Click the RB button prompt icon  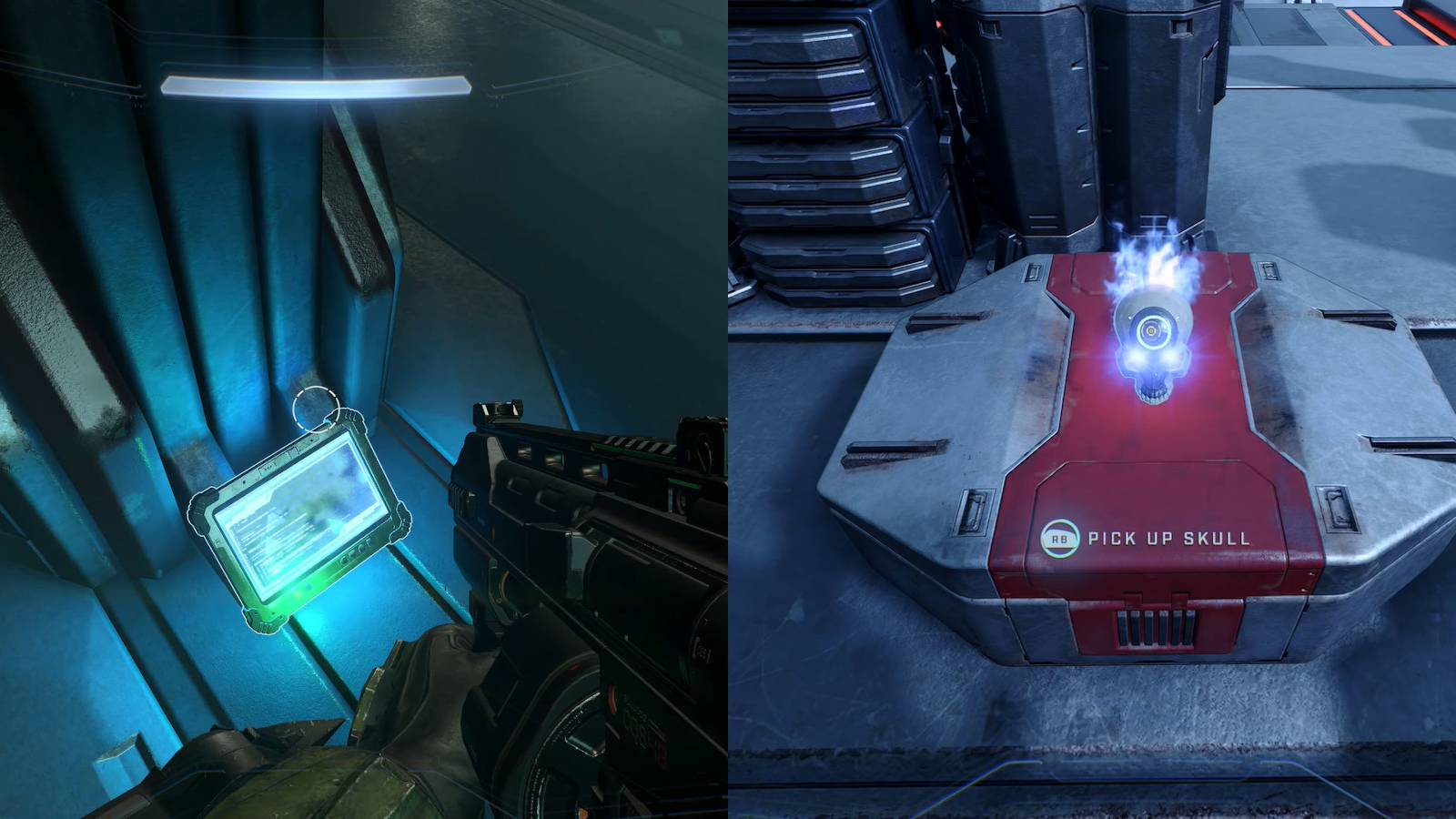tap(1060, 538)
